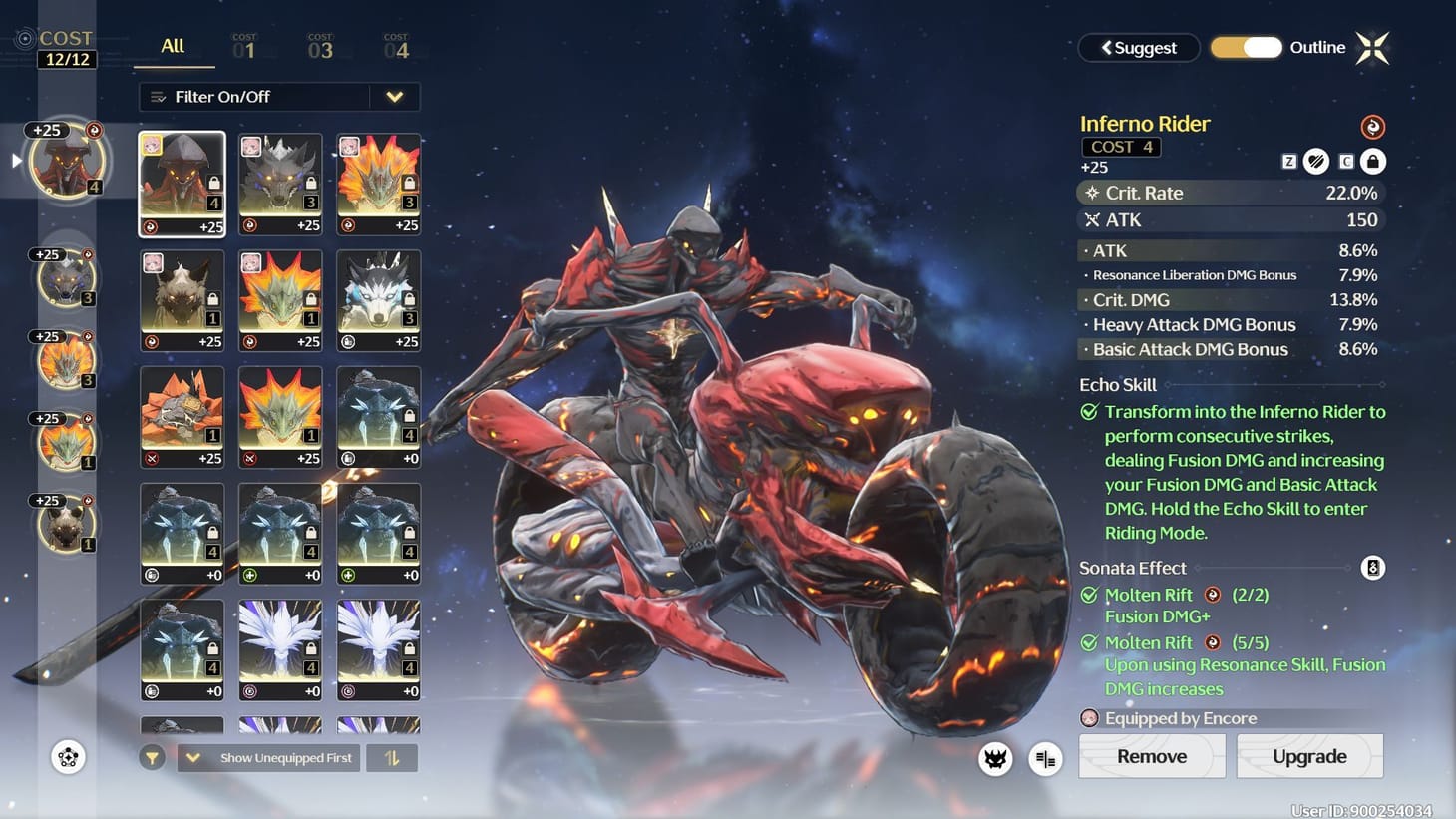Open the comparison list icon beside the monster icon

(x=1044, y=759)
